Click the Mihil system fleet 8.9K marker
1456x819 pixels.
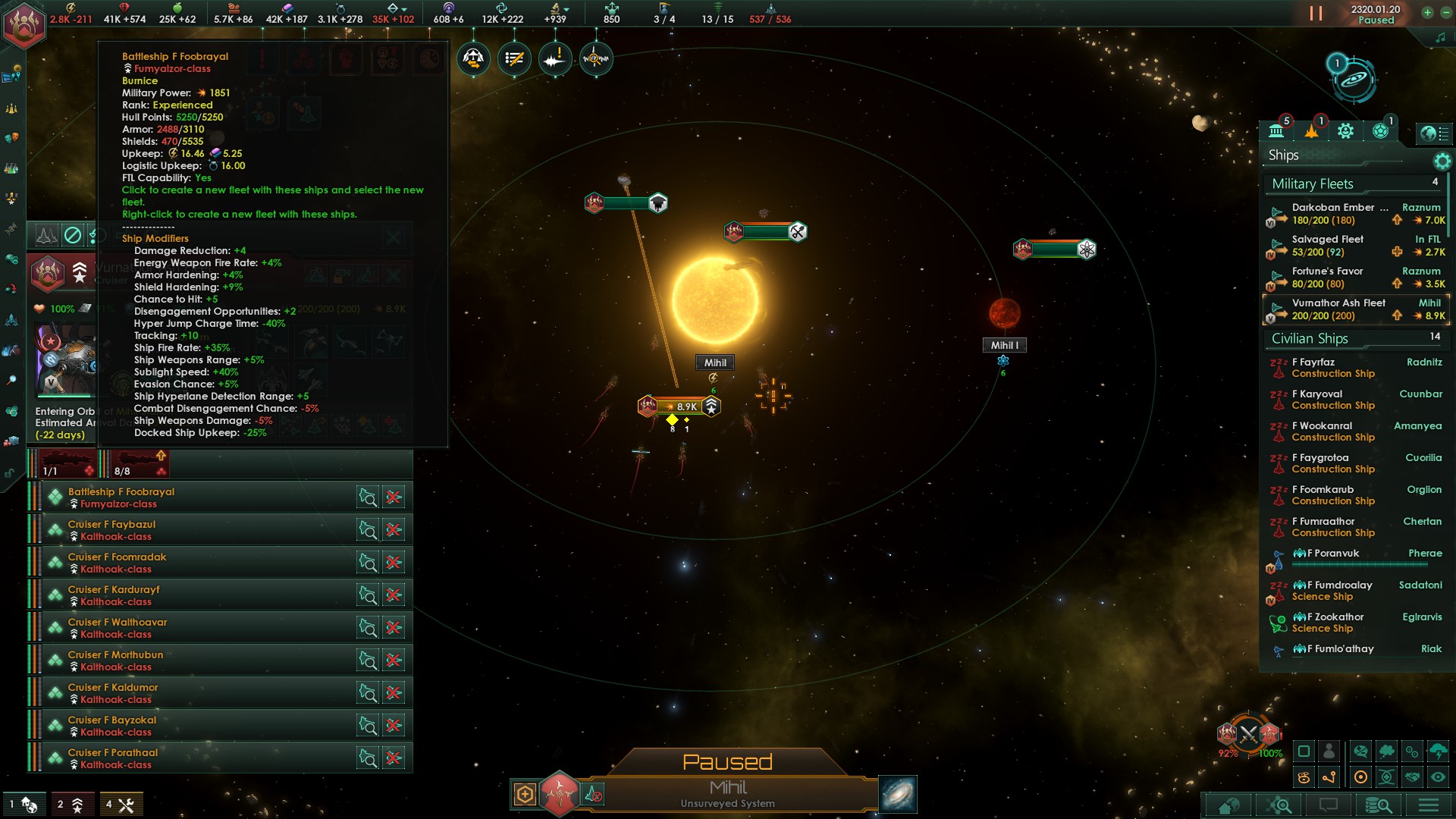(679, 406)
